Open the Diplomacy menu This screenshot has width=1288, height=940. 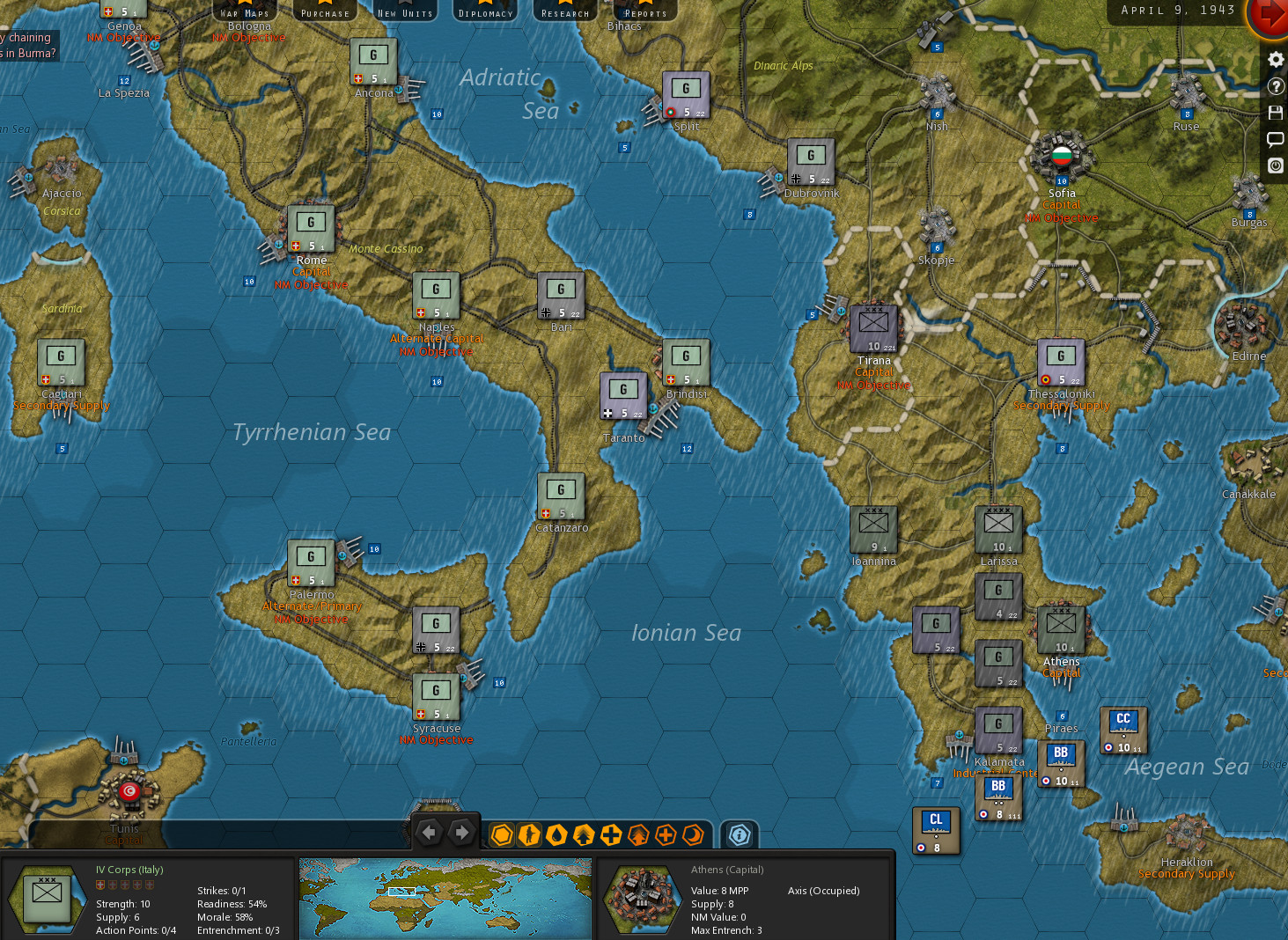tap(485, 11)
